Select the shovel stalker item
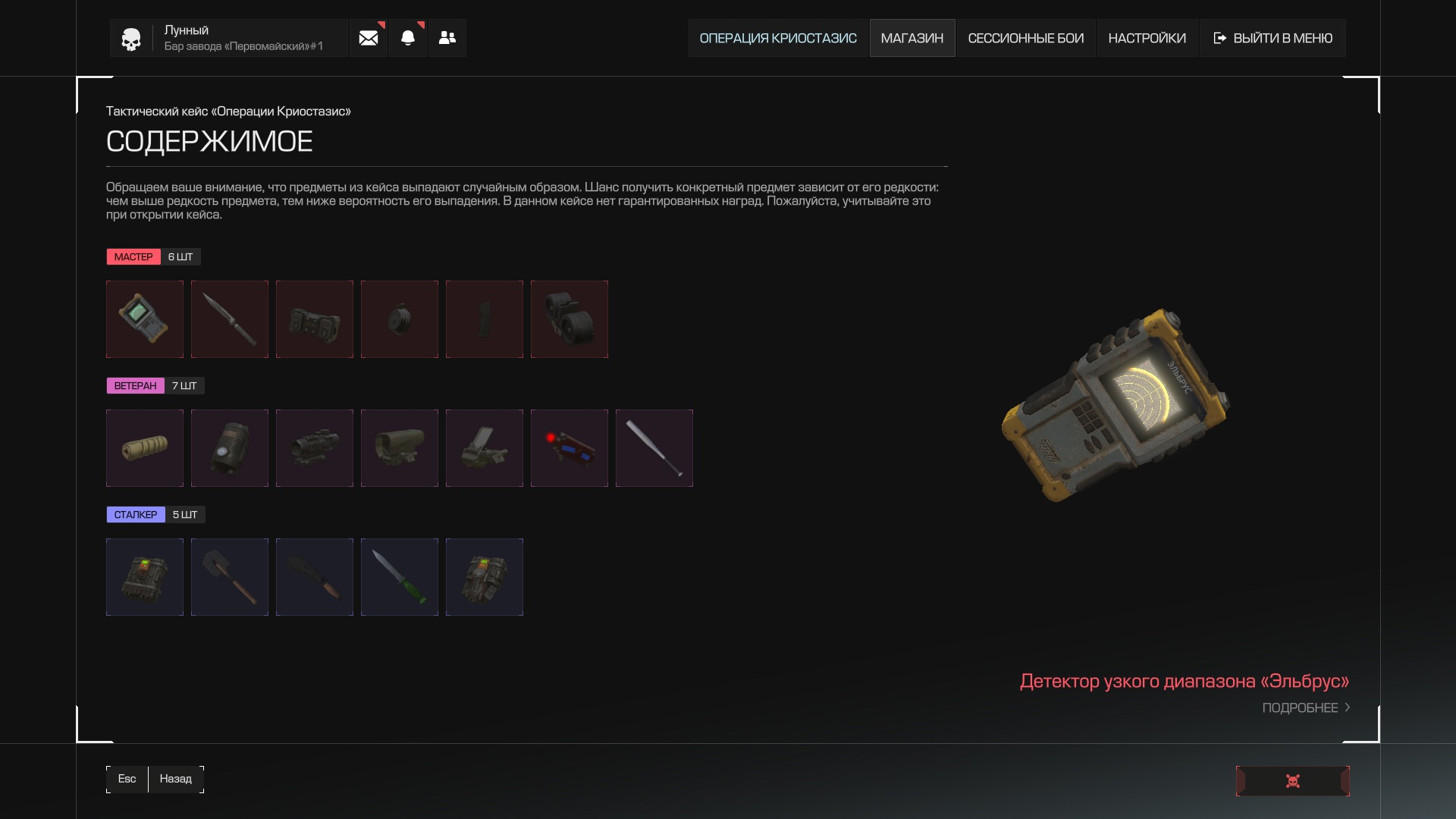Viewport: 1456px width, 819px height. coord(230,577)
